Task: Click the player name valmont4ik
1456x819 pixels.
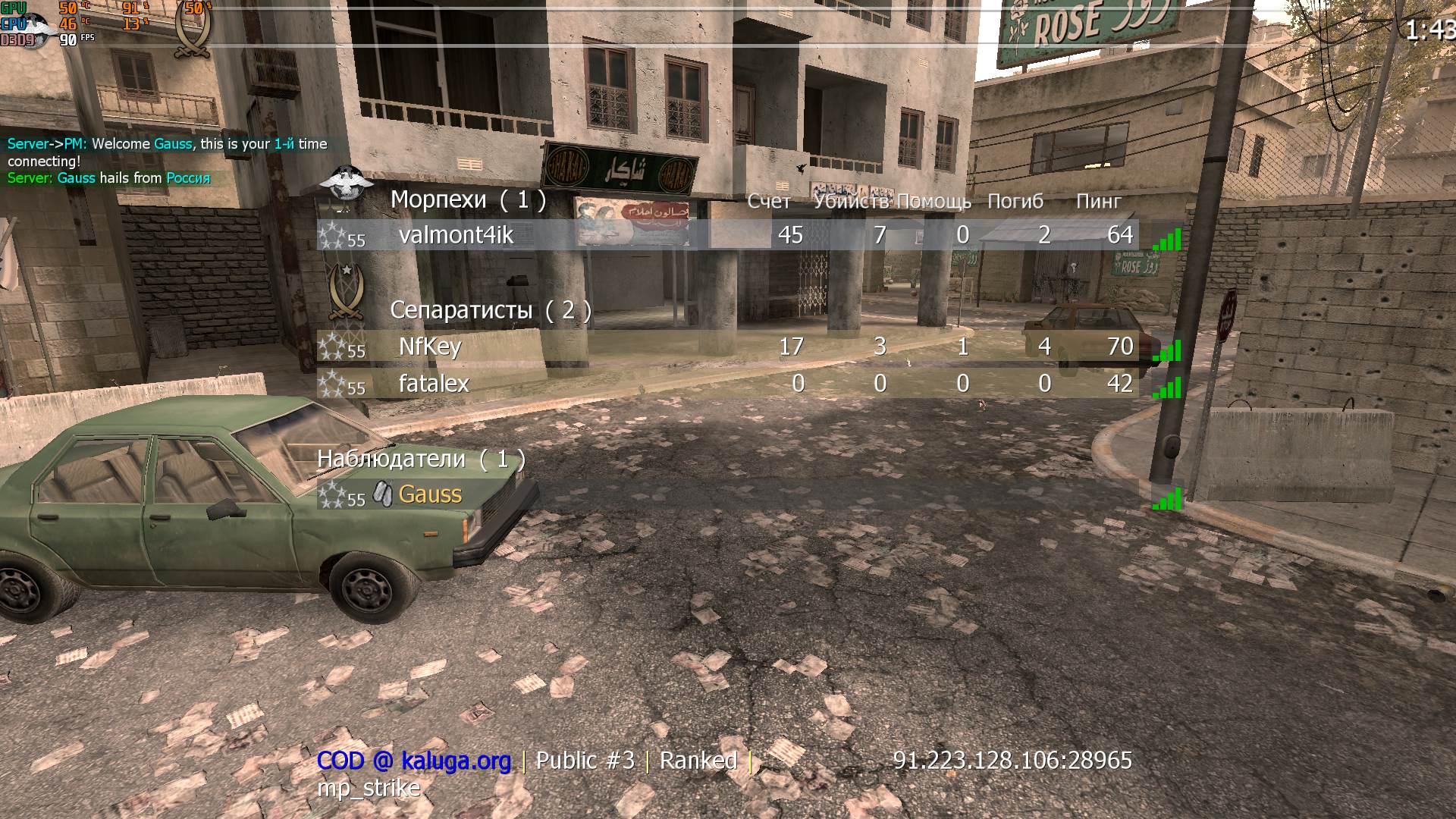Action: 455,236
